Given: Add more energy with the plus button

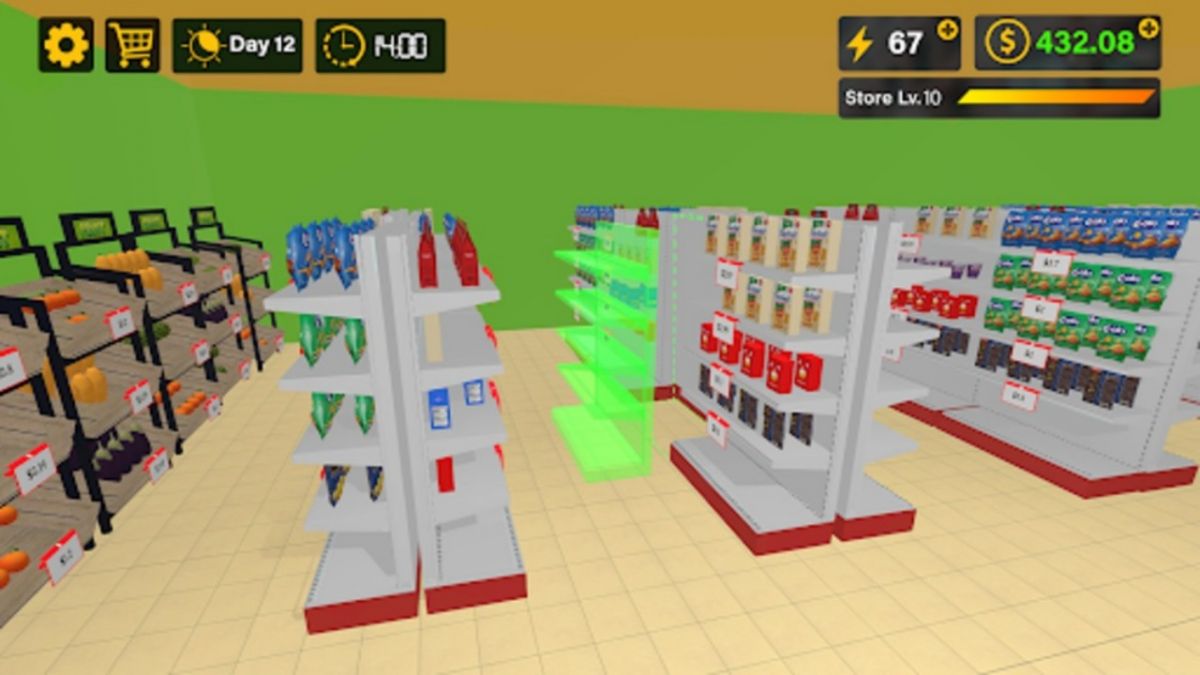Looking at the screenshot, I should coord(946,30).
